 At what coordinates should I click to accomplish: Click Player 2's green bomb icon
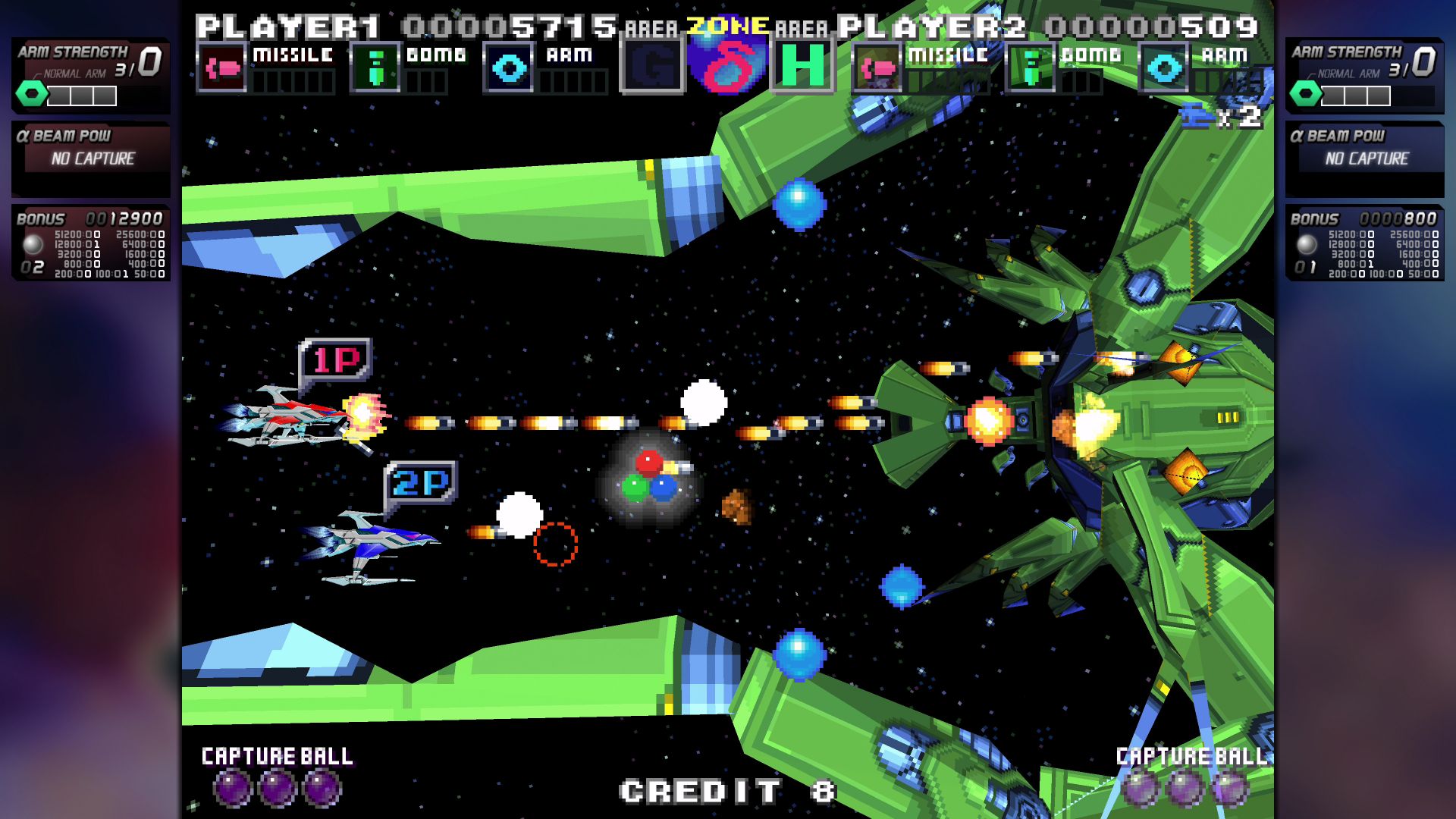[x=1030, y=68]
